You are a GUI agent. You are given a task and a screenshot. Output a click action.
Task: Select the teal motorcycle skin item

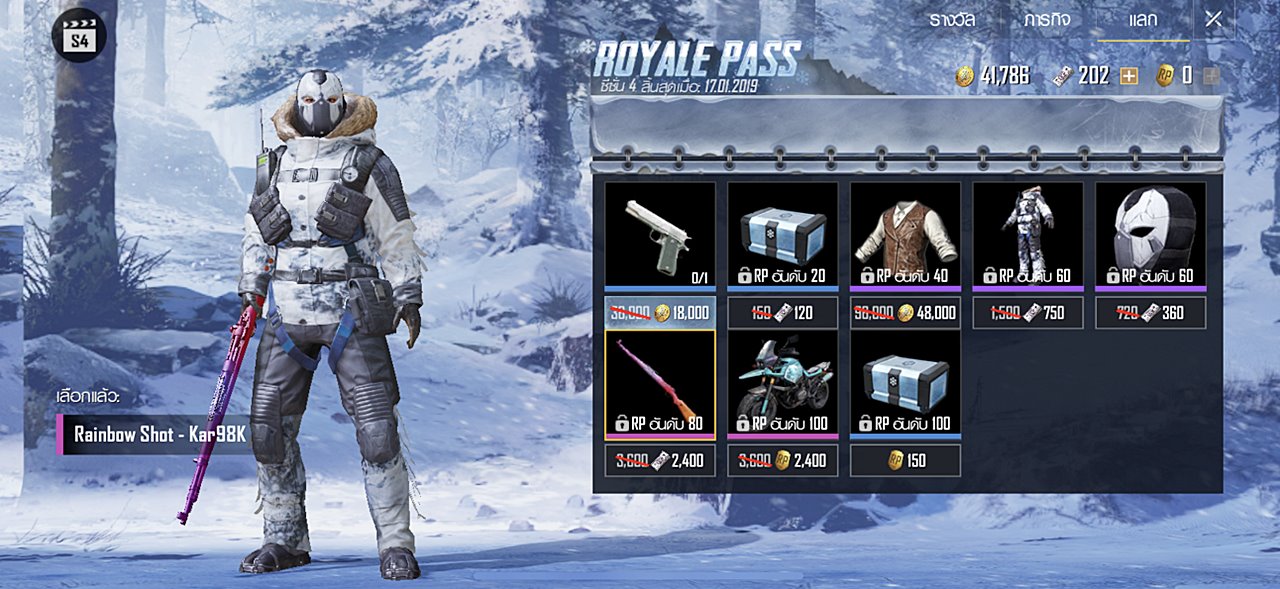(782, 383)
